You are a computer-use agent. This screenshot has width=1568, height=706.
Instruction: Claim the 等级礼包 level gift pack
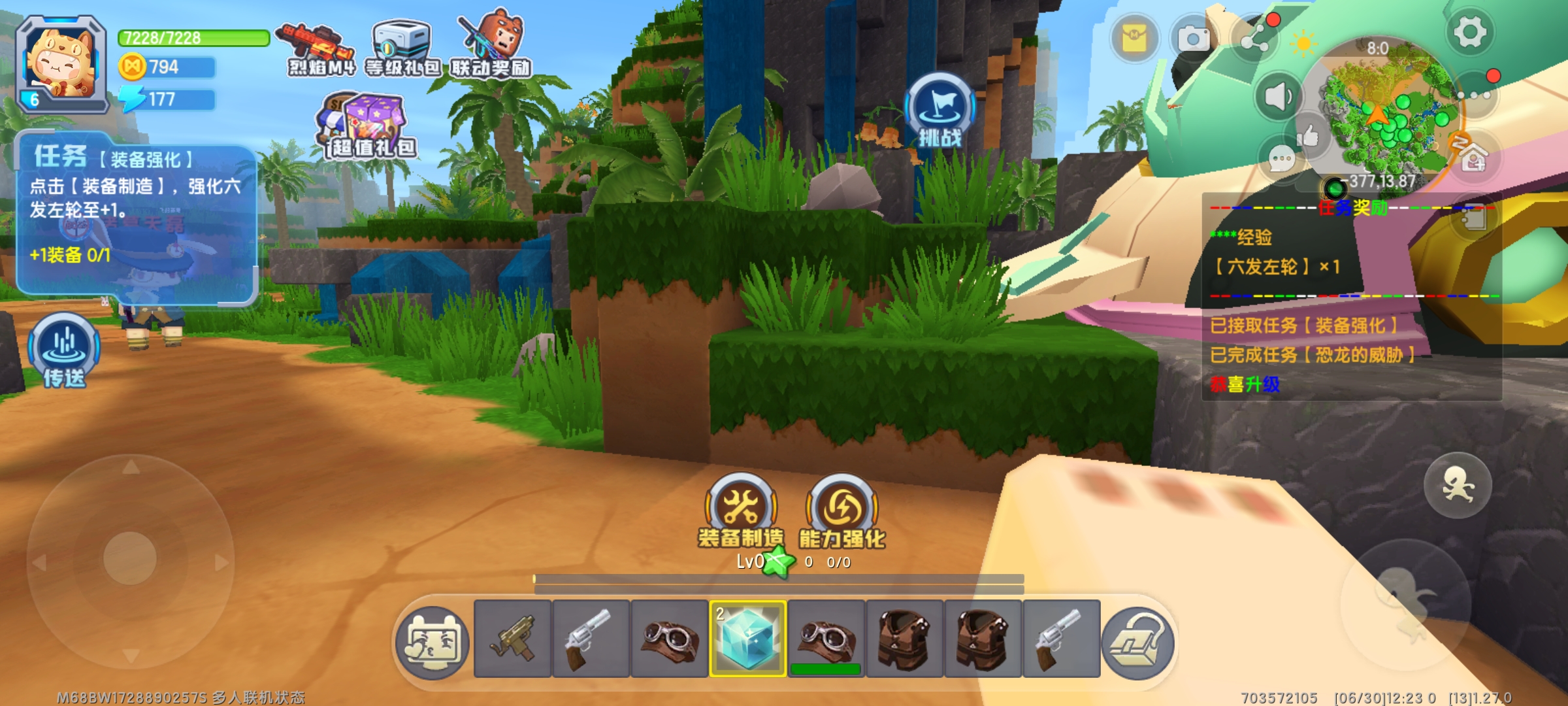[x=402, y=47]
